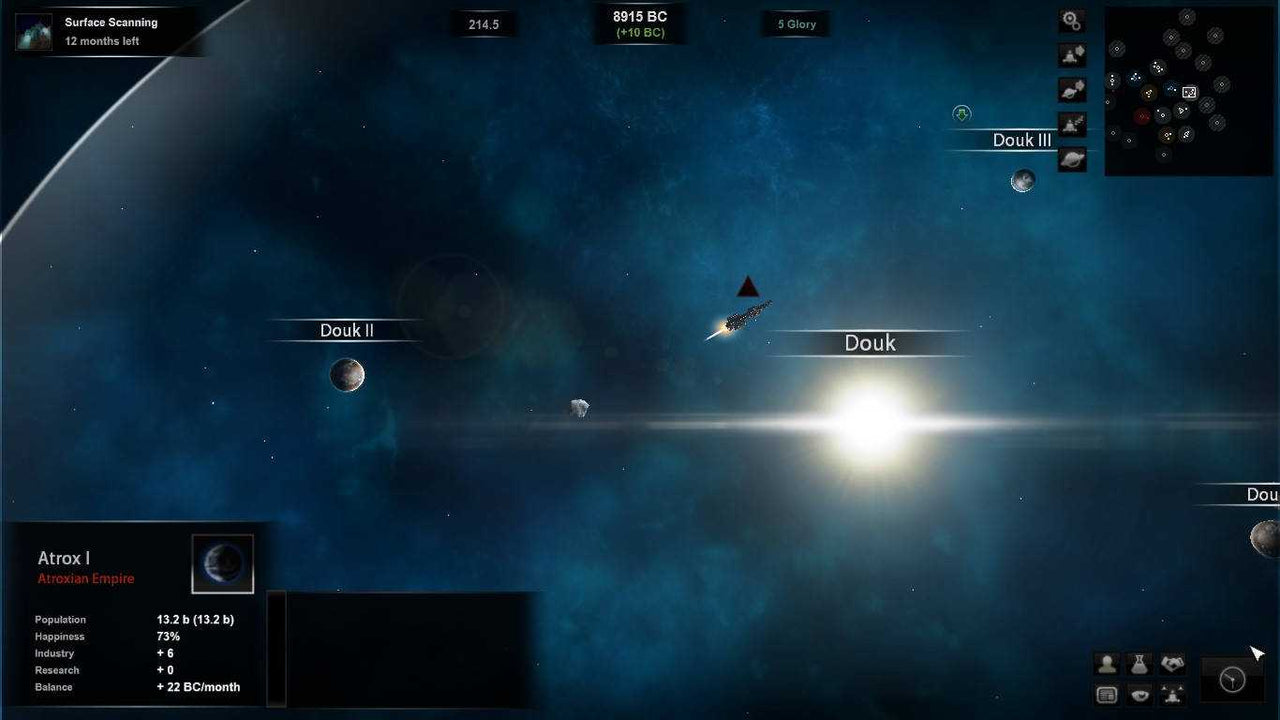This screenshot has width=1280, height=720.
Task: Select the troops icon beside the fleet icon
Action: tap(1173, 694)
